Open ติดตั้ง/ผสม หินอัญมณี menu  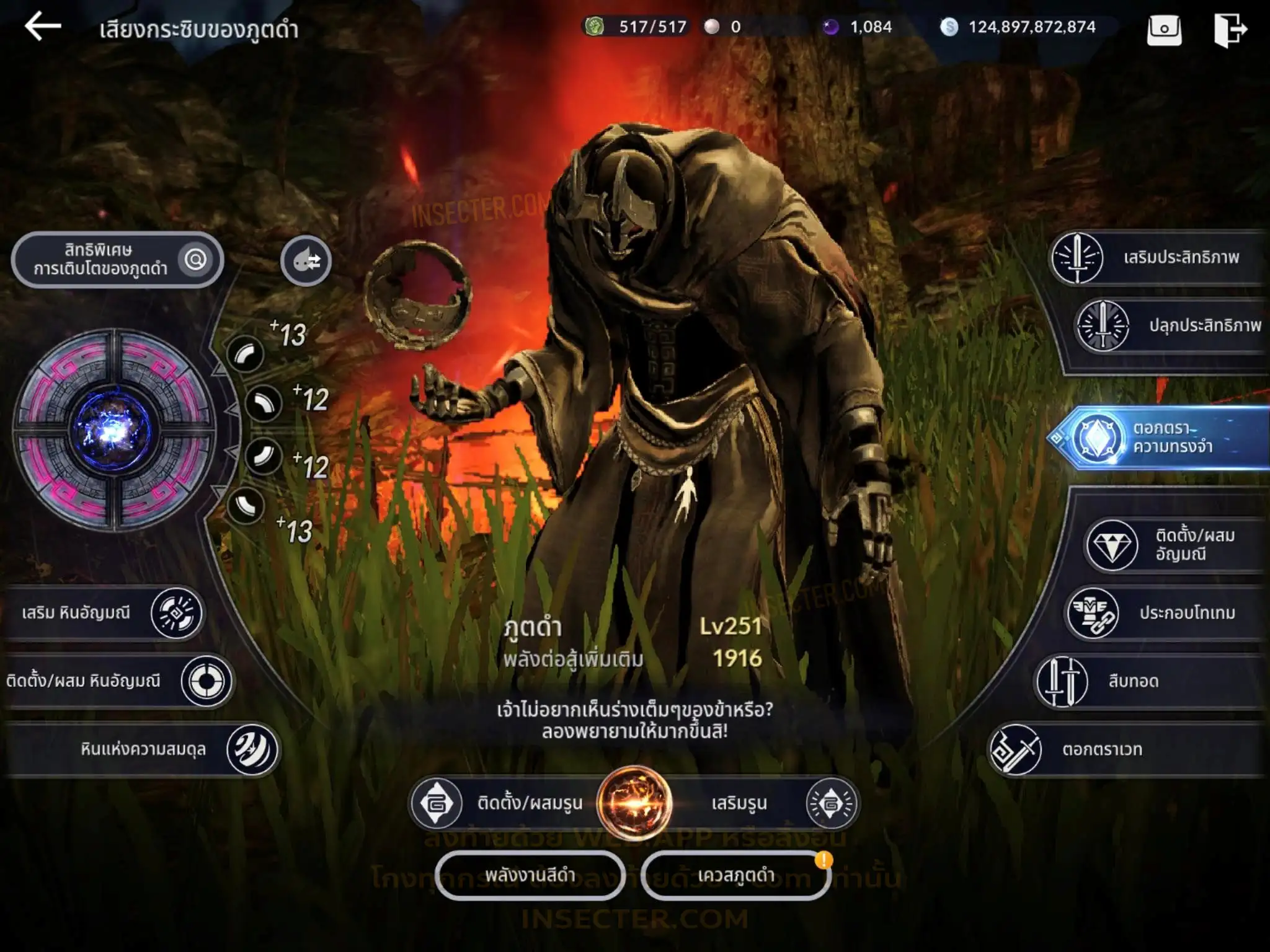[118, 681]
